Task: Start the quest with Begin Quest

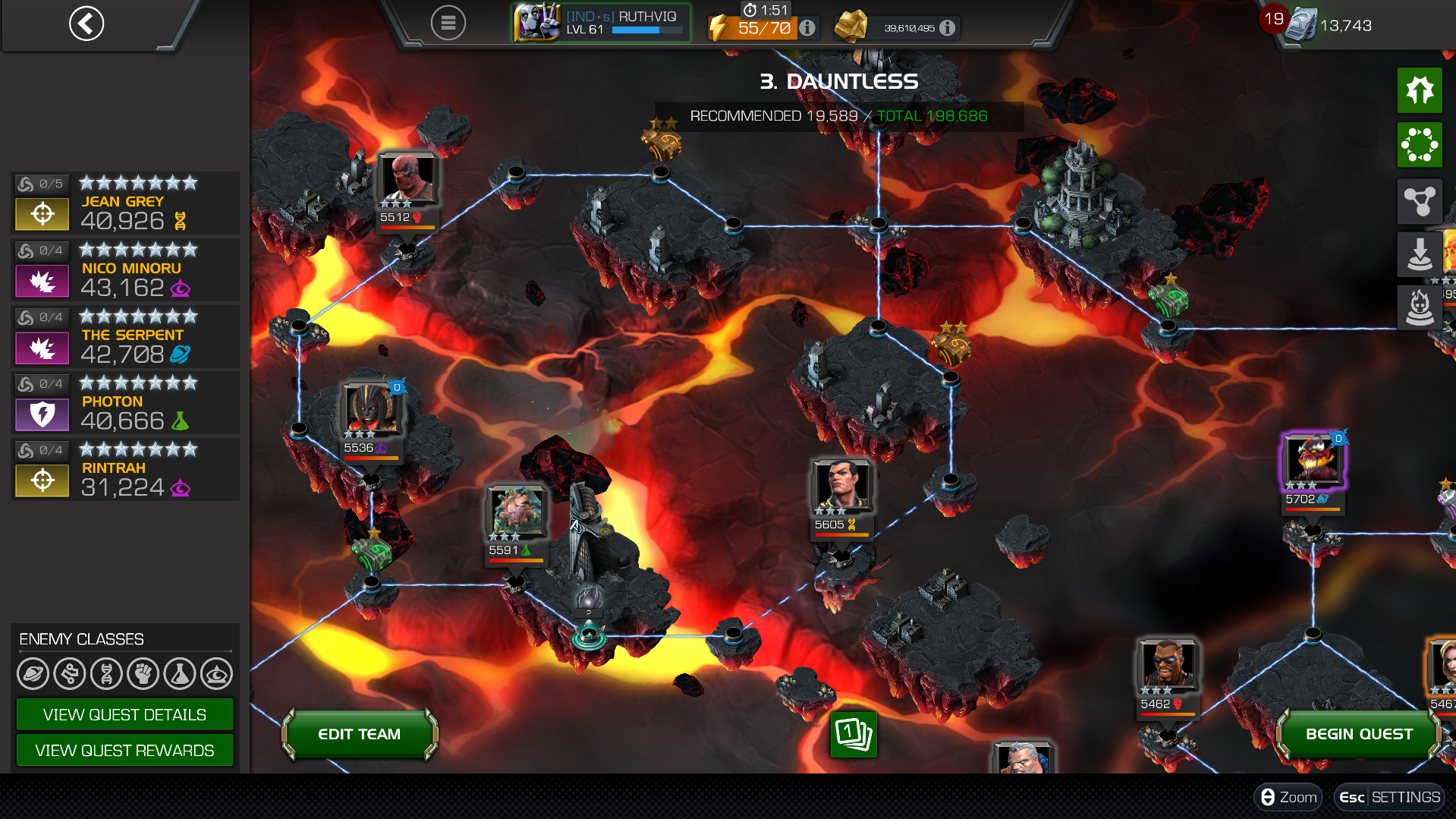Action: click(x=1358, y=734)
